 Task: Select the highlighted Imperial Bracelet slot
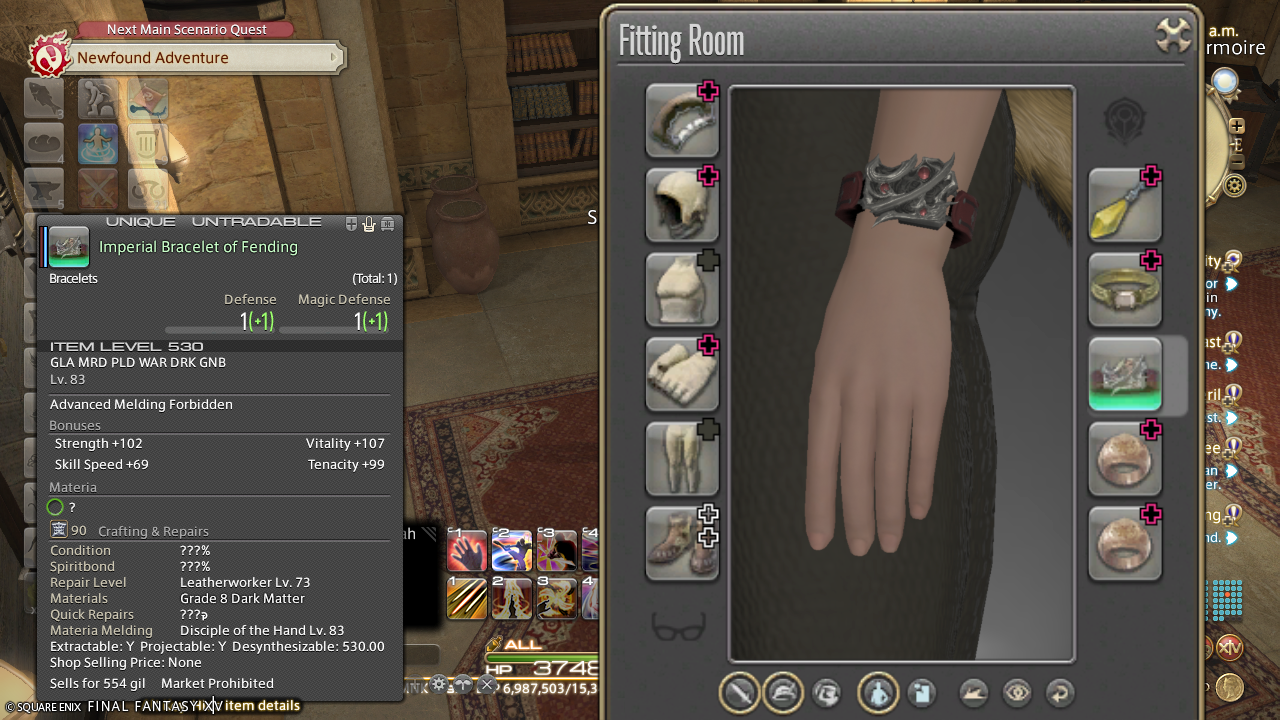tap(1124, 374)
